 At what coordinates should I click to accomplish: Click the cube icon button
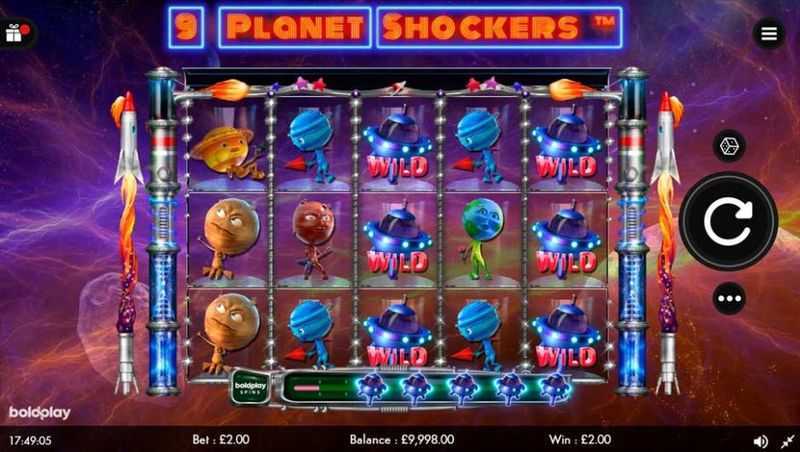728,145
